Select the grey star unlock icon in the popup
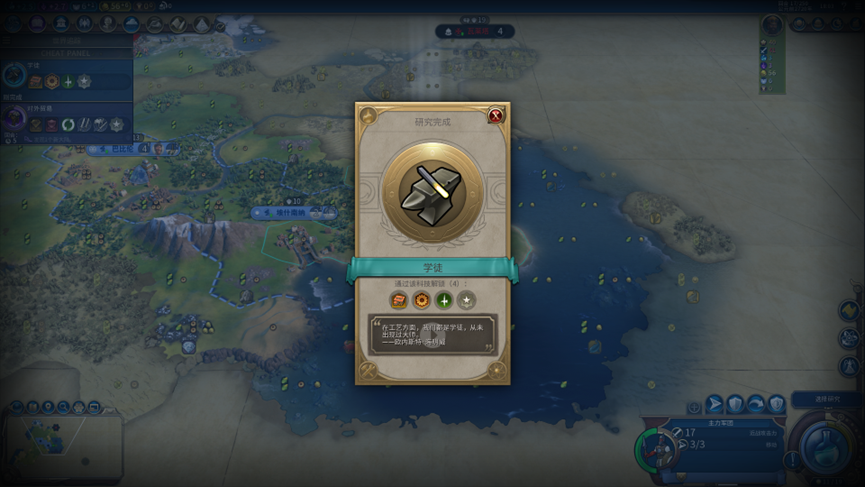This screenshot has width=865, height=487. 466,300
